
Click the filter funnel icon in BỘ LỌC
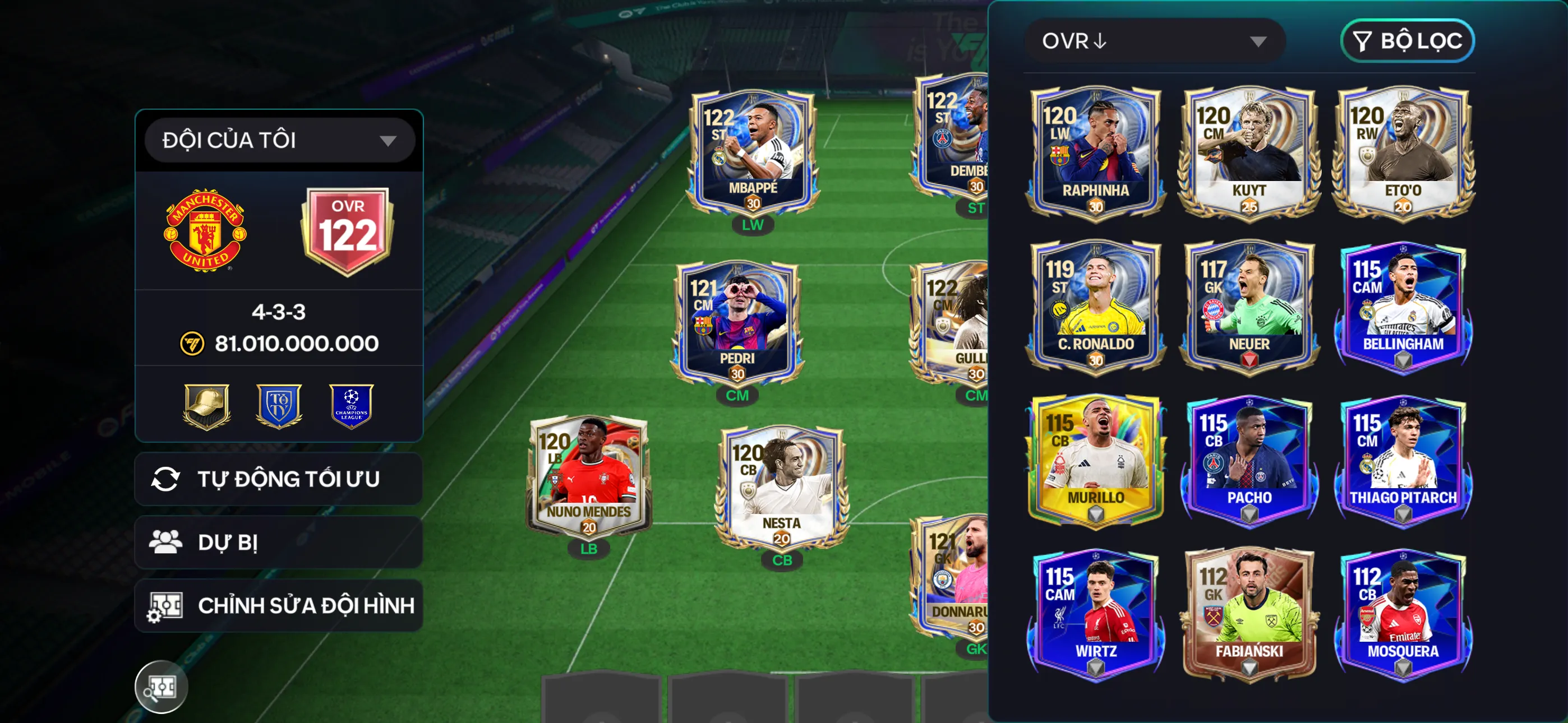1363,41
